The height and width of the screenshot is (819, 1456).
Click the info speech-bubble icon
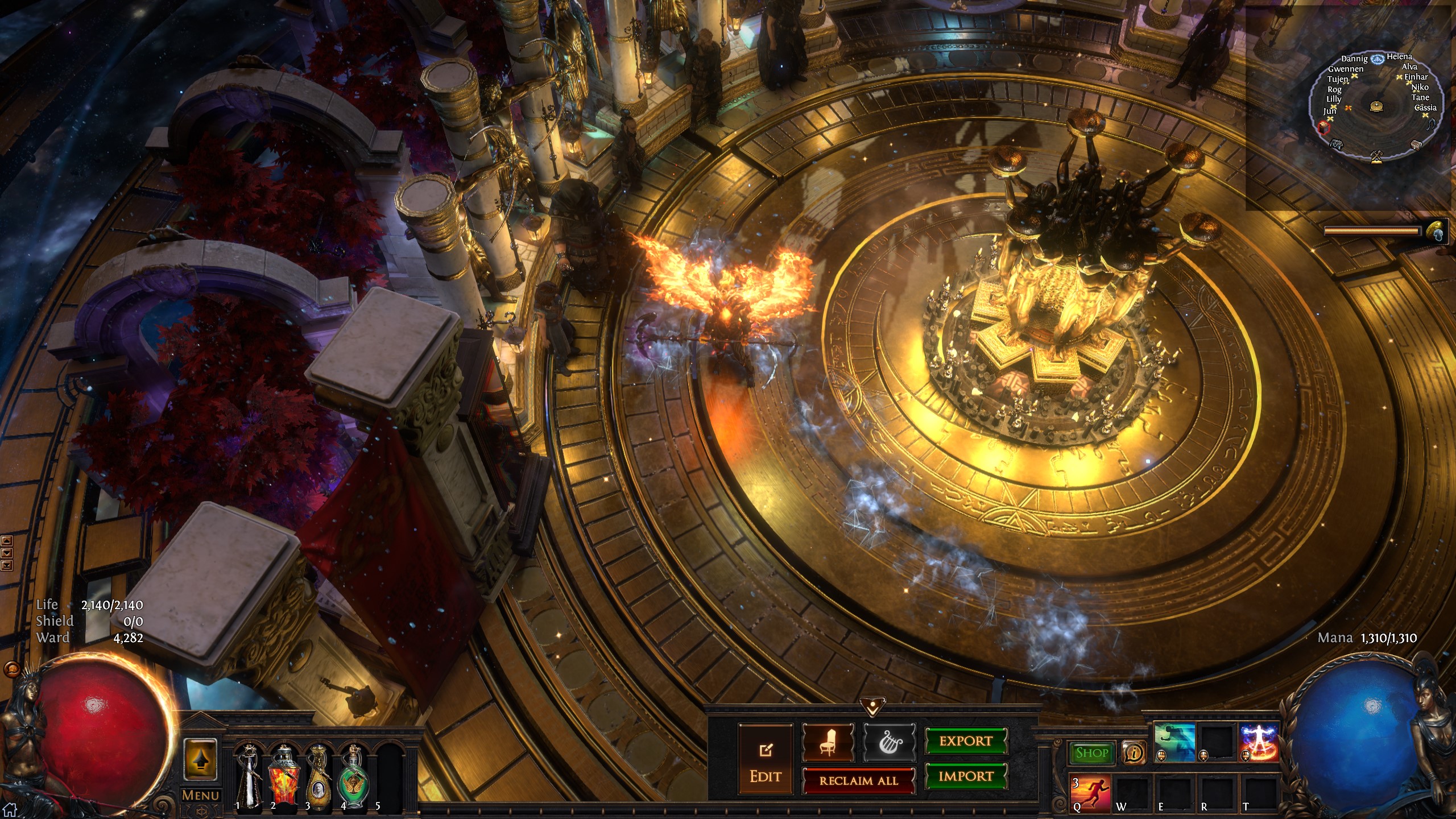tap(1134, 754)
